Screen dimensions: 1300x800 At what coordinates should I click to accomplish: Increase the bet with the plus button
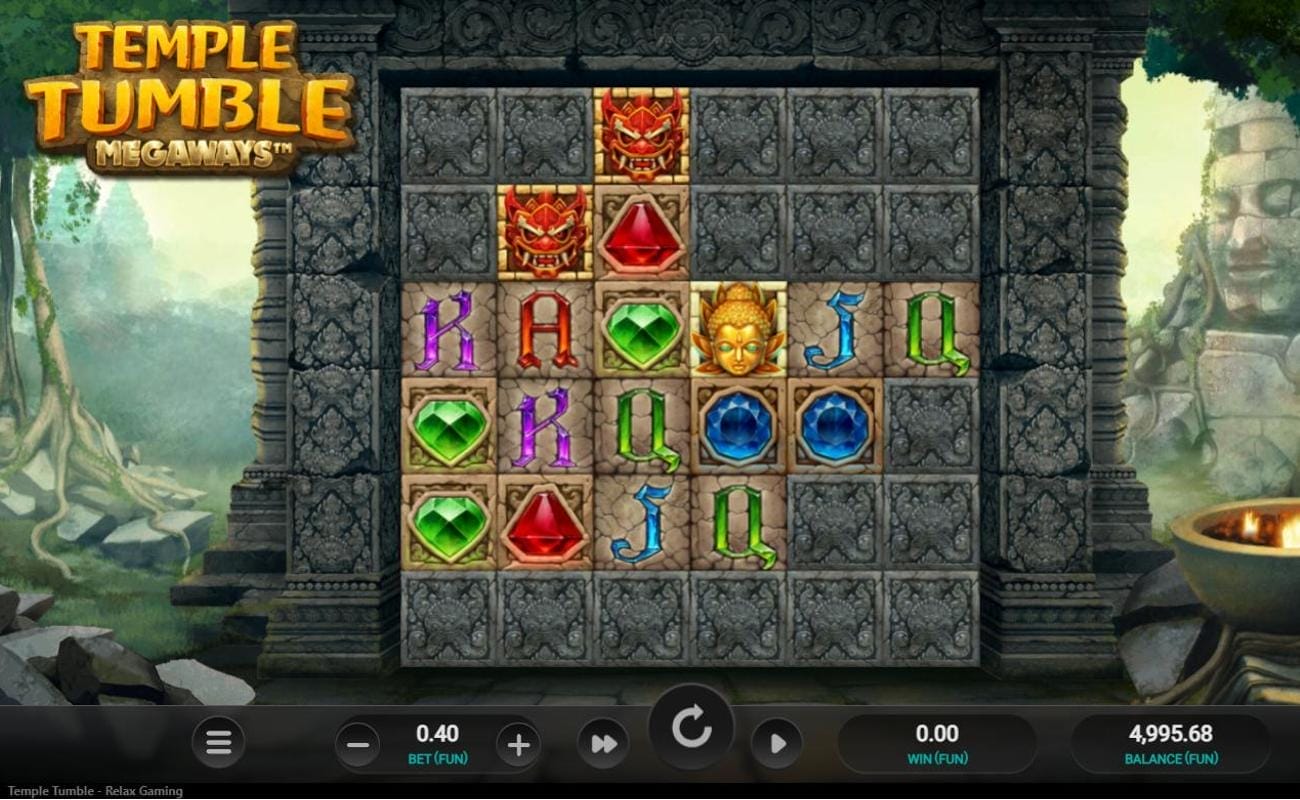coord(517,743)
